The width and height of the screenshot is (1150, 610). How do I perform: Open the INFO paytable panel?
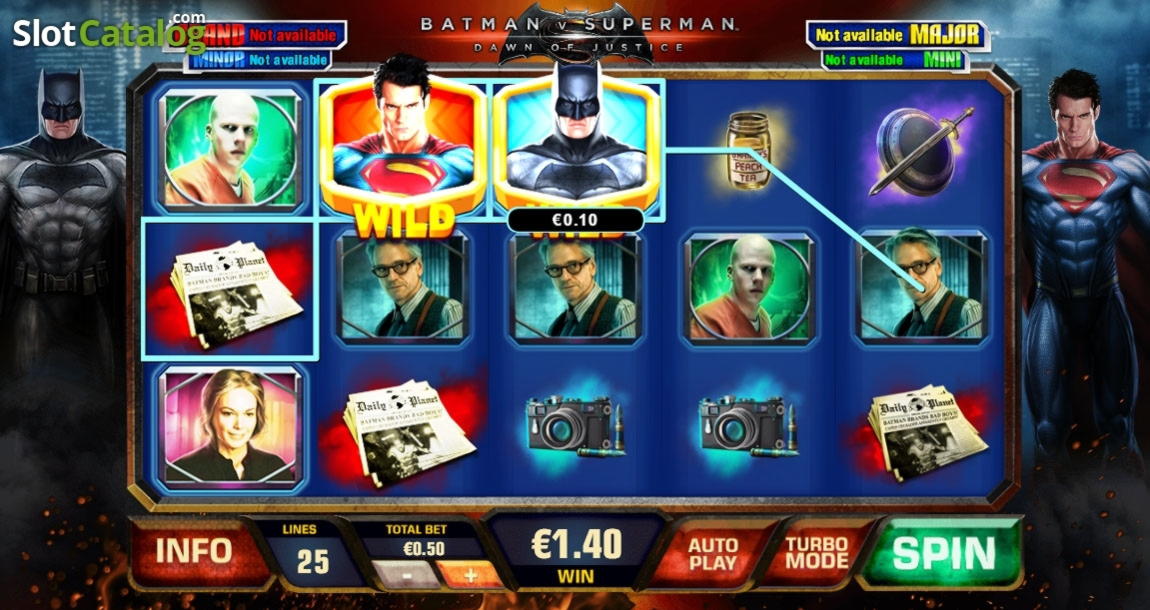[x=193, y=550]
